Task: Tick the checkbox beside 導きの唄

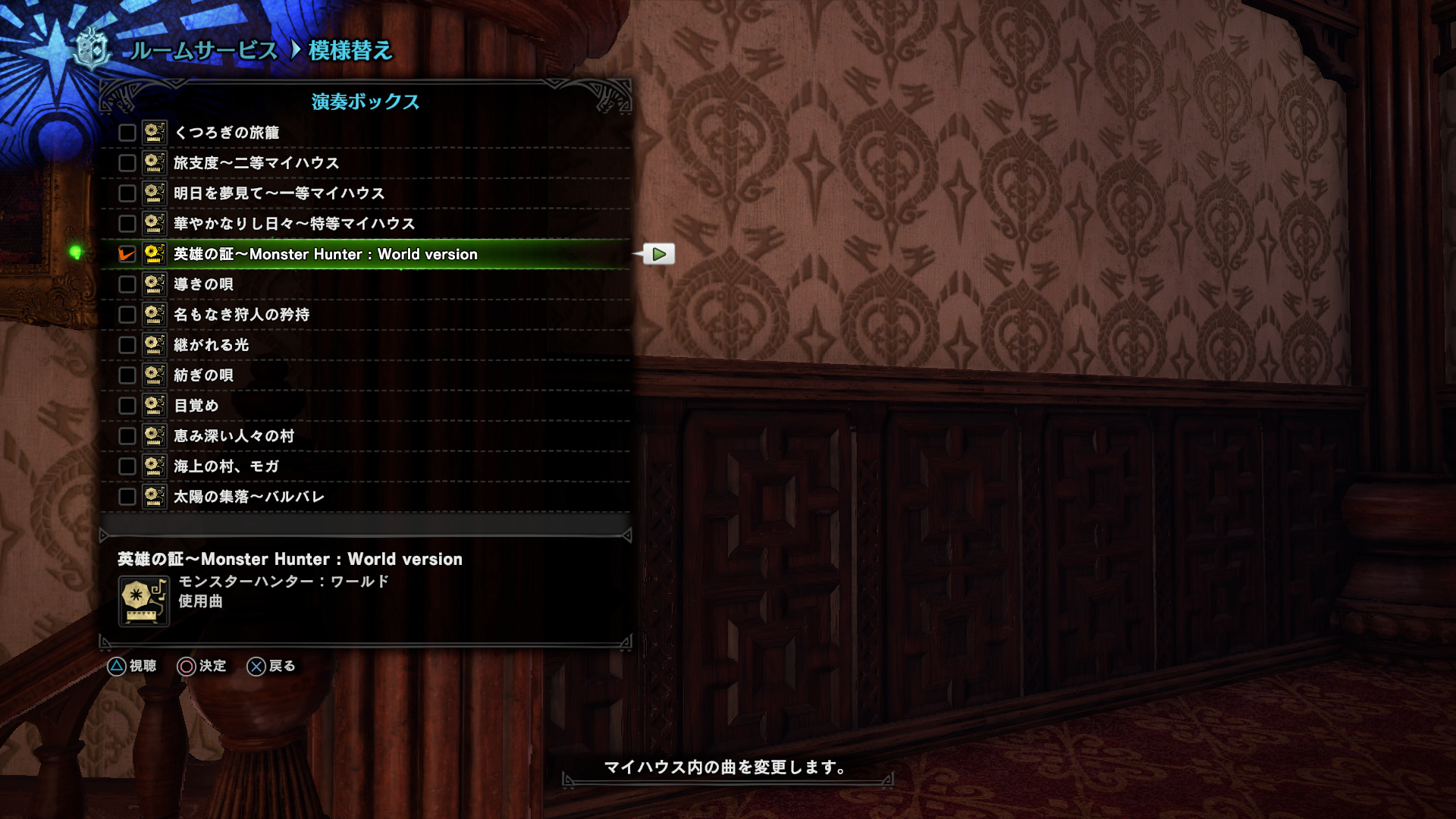Action: pos(127,284)
